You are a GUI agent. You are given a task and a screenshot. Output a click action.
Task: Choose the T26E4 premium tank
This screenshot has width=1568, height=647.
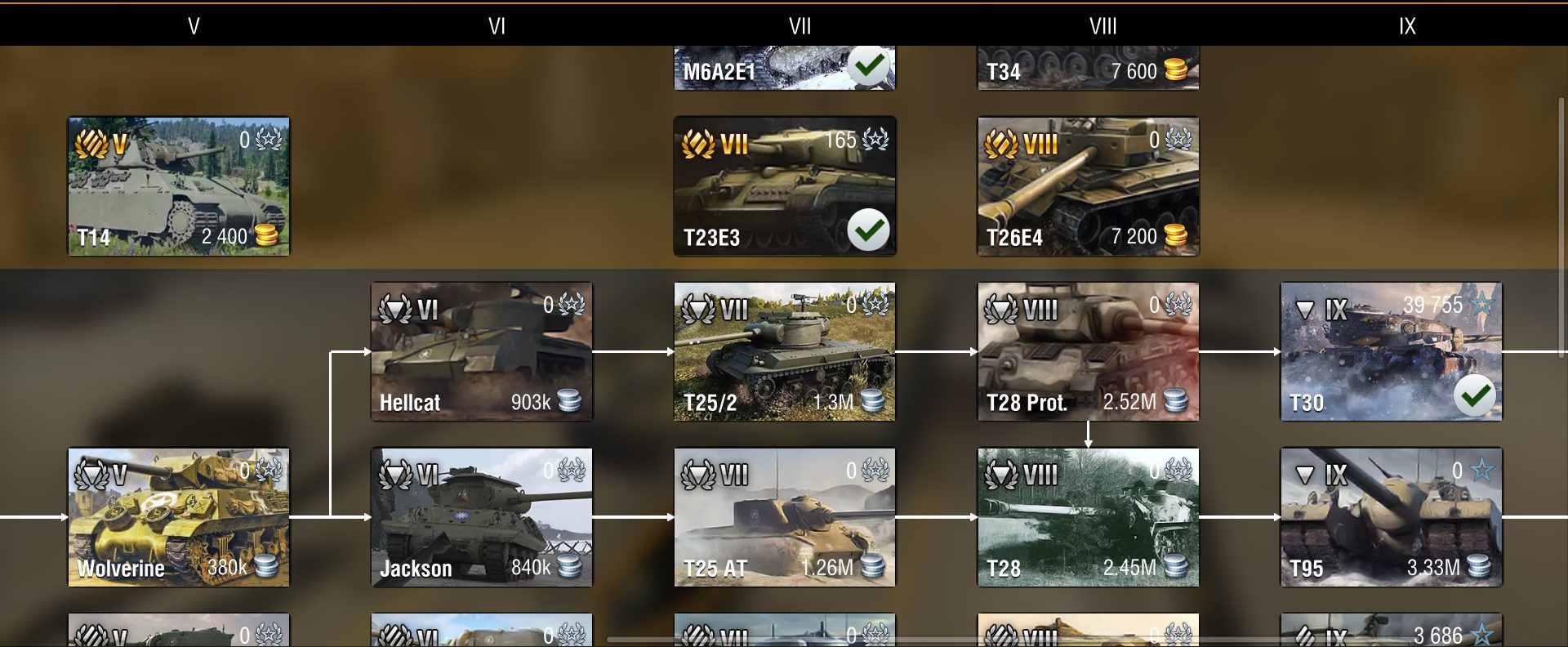pyautogui.click(x=1088, y=186)
